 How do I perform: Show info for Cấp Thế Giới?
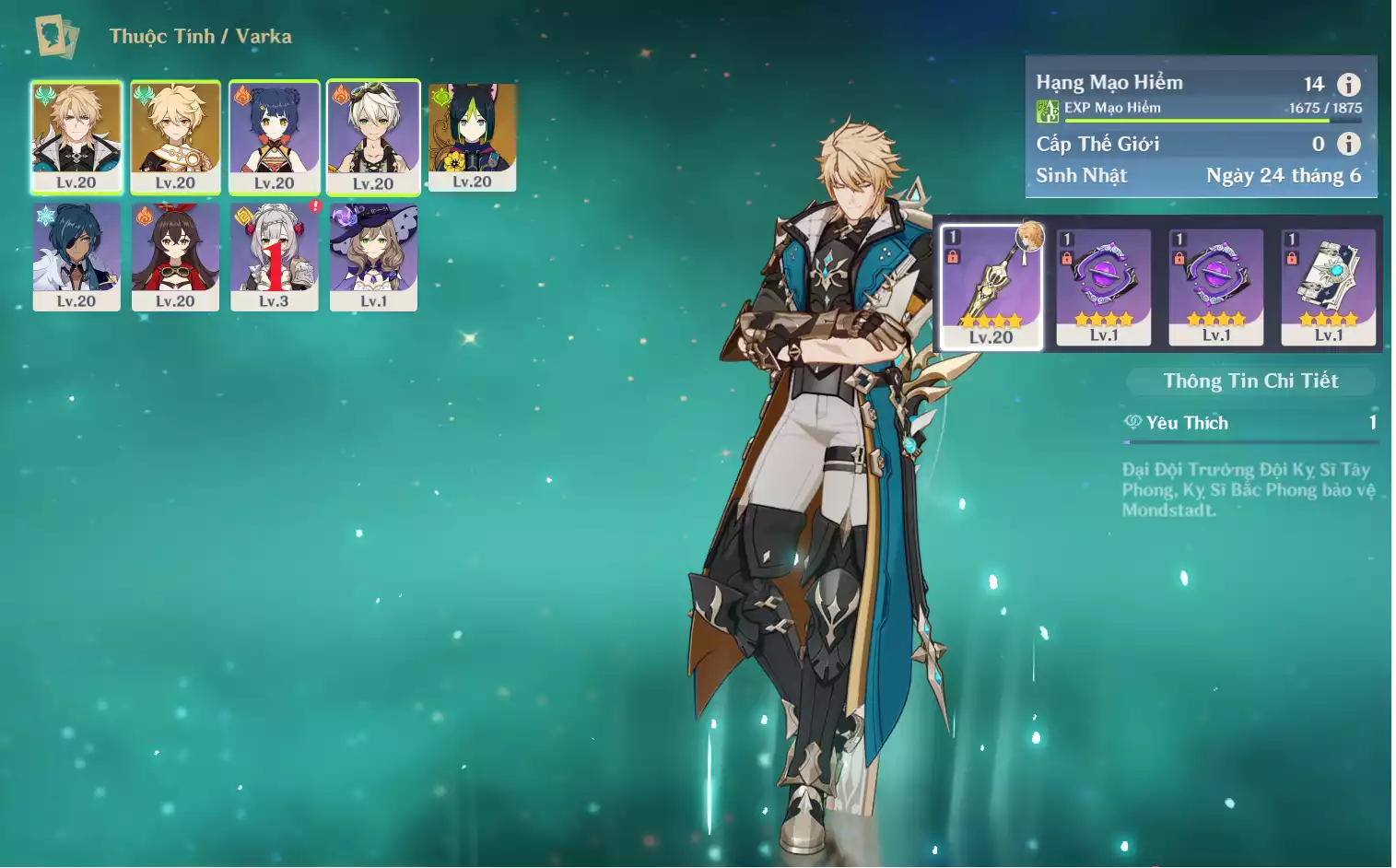click(1349, 144)
